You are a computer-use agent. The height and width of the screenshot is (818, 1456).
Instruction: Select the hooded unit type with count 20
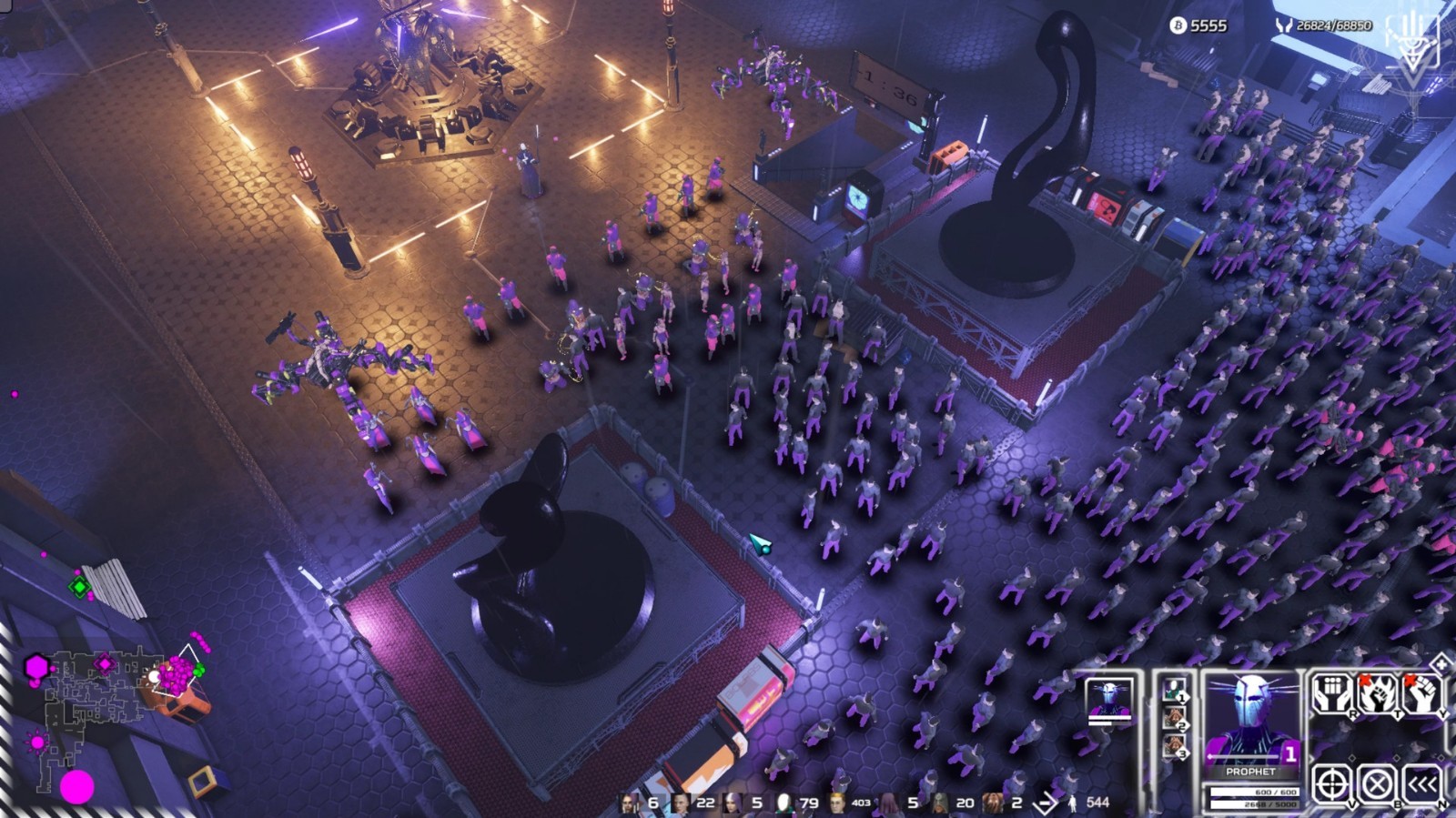940,803
